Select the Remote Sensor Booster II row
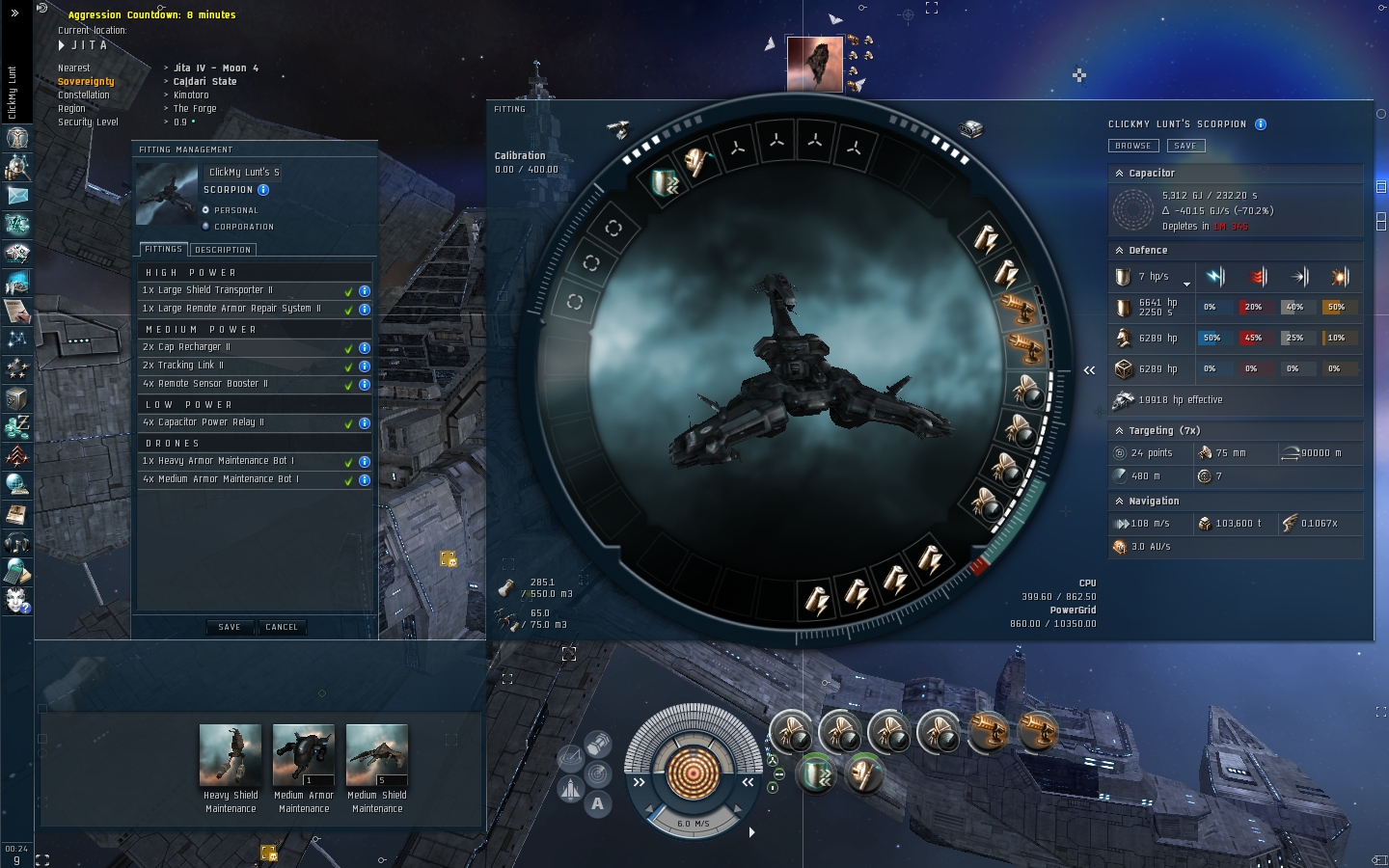Screen dimensions: 1389x868 pyautogui.click(x=241, y=384)
